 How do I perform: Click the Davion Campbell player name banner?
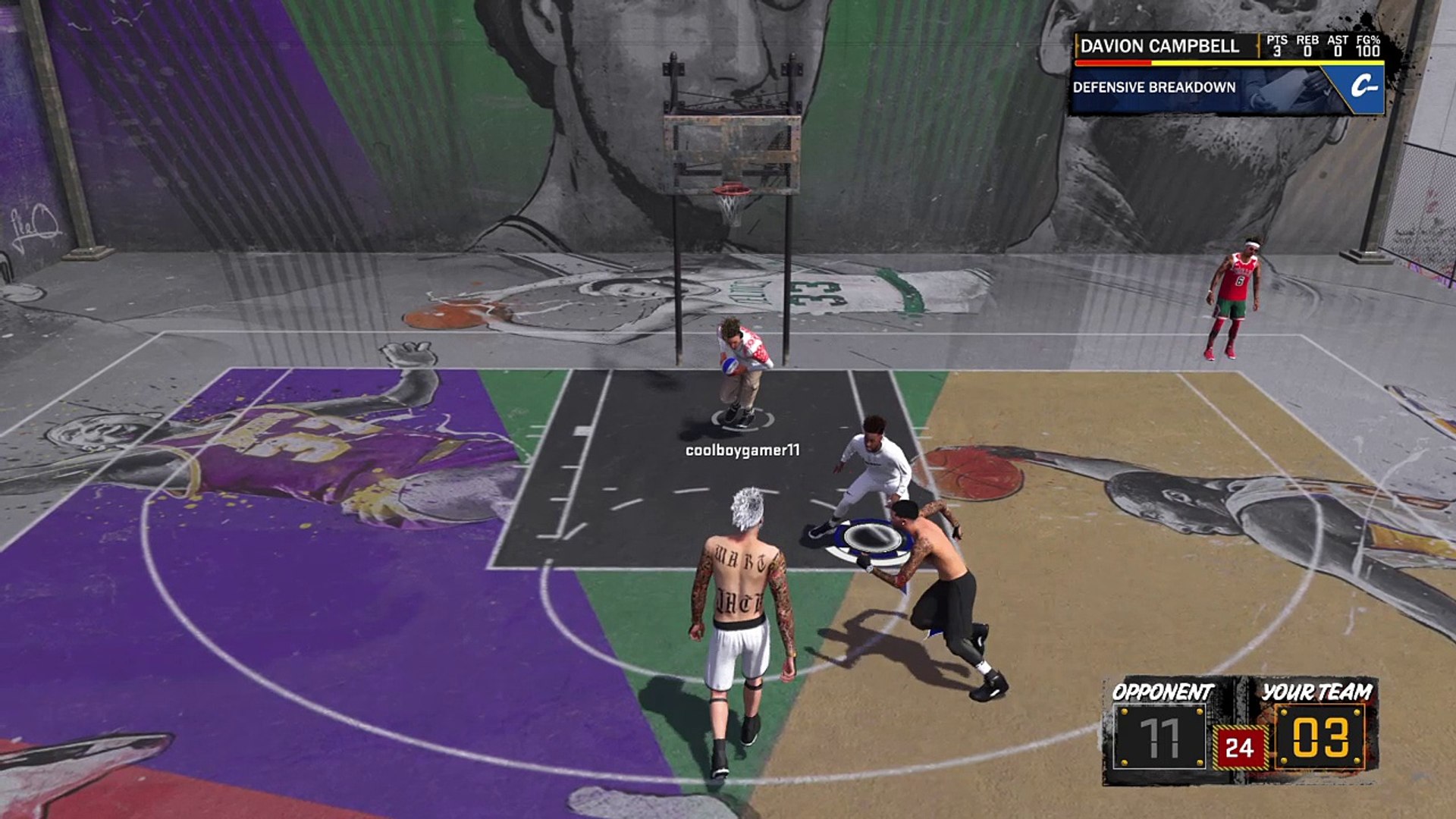tap(1159, 46)
